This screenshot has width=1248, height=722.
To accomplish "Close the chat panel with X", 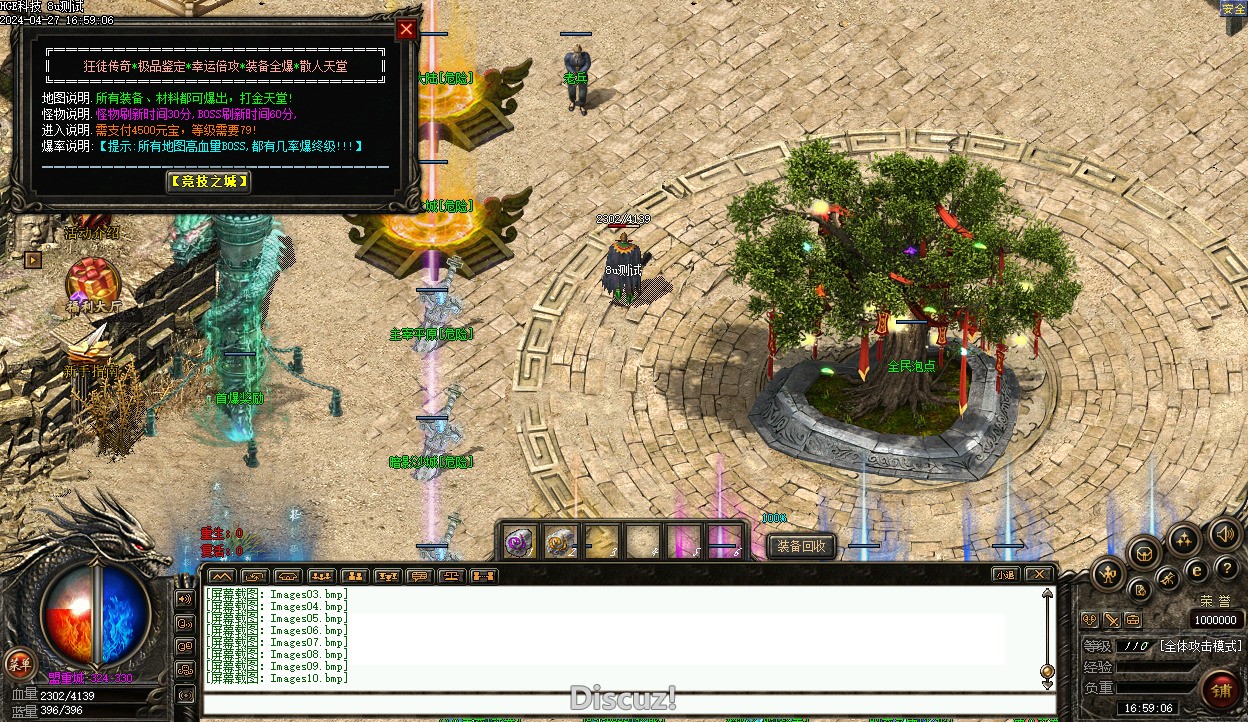I will coord(1039,574).
